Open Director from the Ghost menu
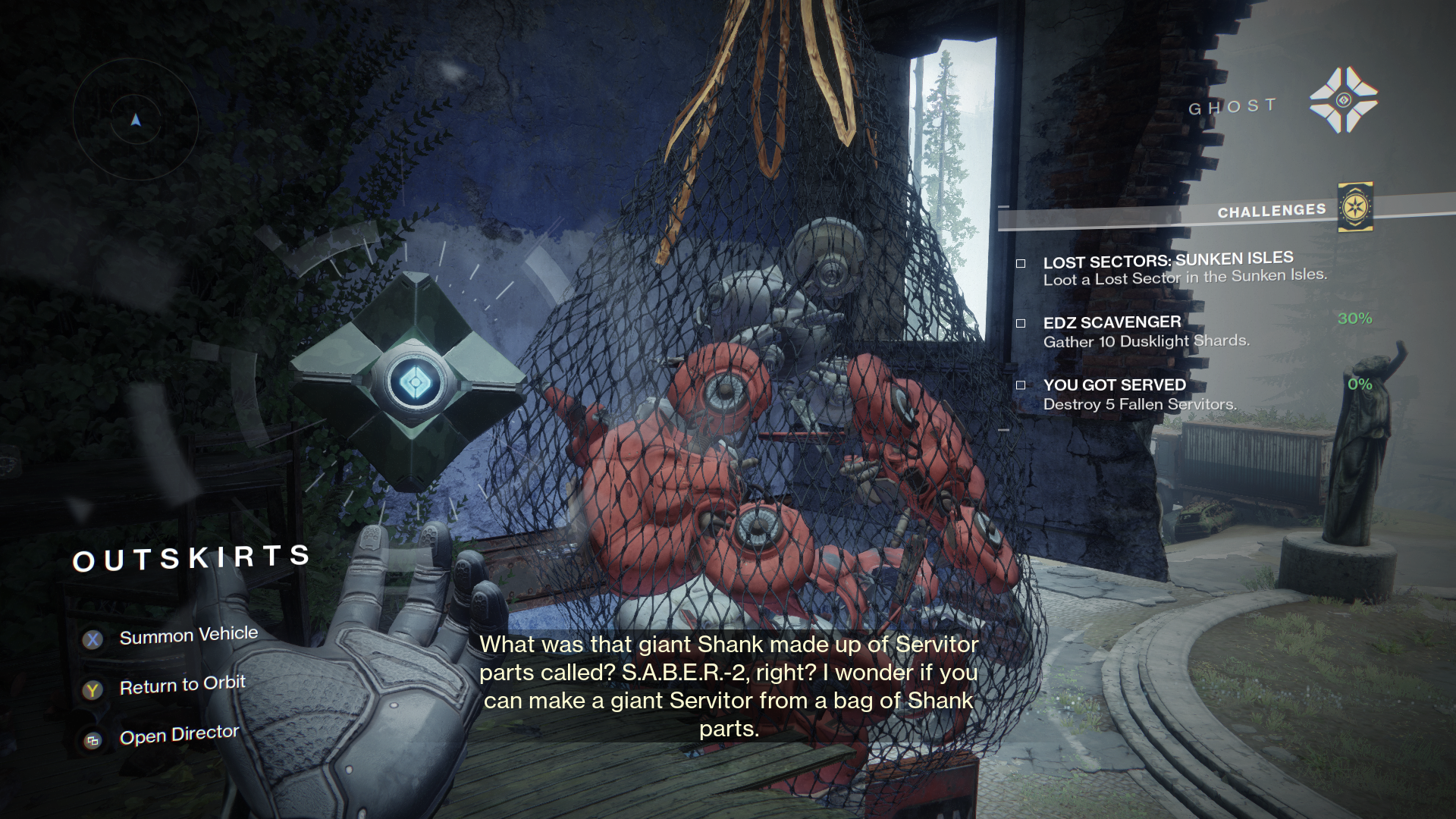The height and width of the screenshot is (819, 1456). coord(179,735)
